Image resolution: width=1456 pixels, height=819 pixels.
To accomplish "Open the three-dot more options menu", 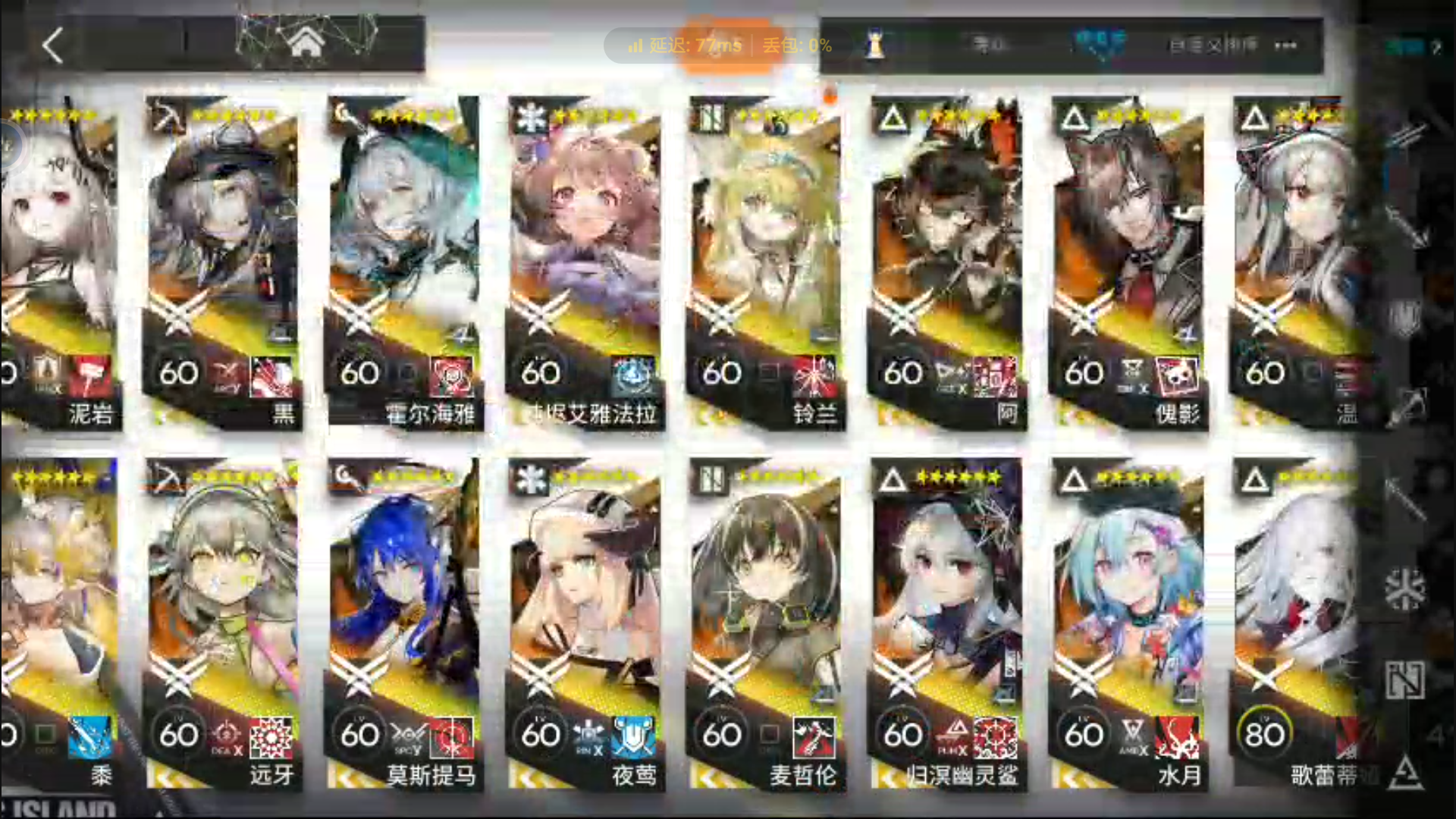I will pos(1285,45).
